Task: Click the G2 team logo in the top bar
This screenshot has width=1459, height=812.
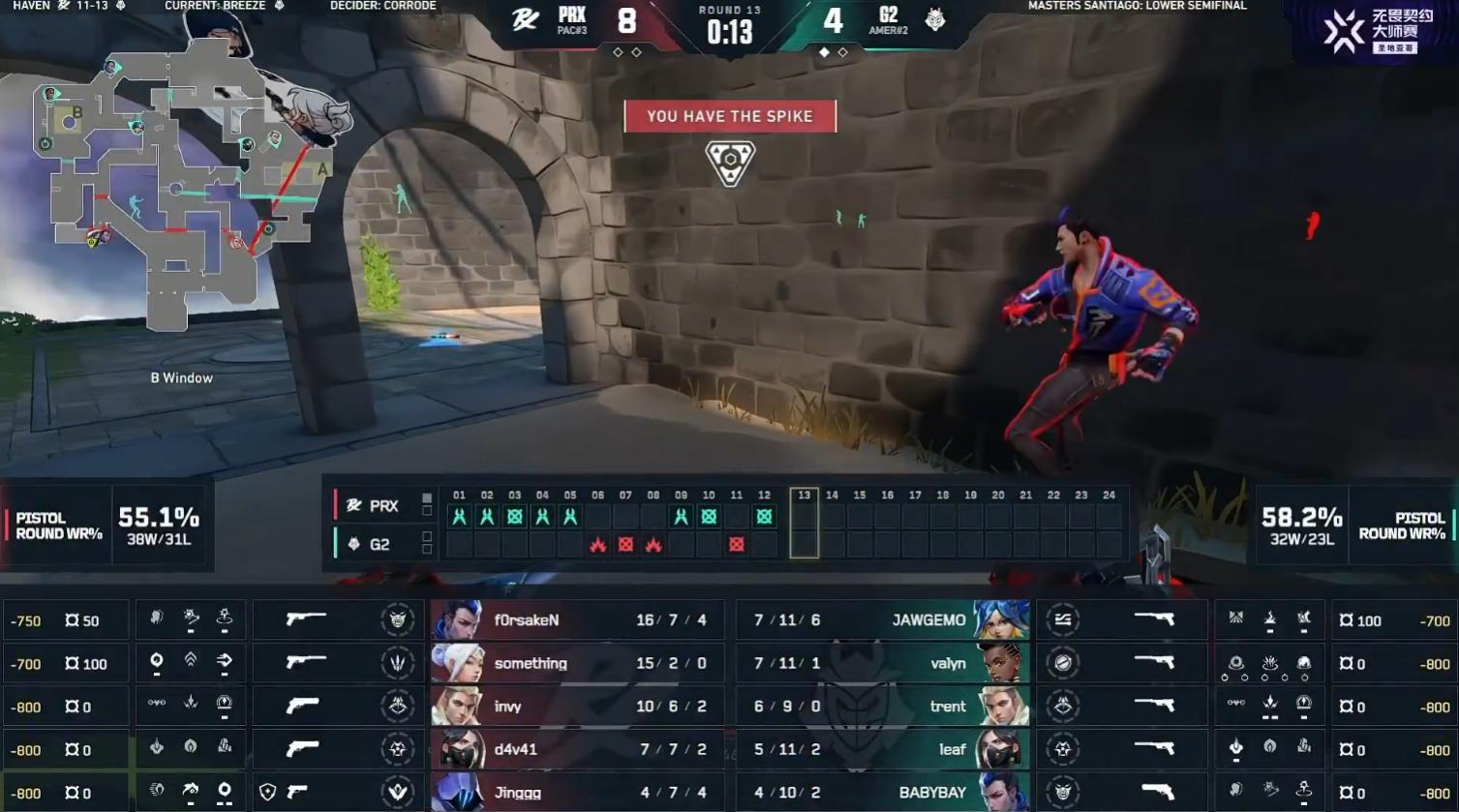Action: pos(935,20)
